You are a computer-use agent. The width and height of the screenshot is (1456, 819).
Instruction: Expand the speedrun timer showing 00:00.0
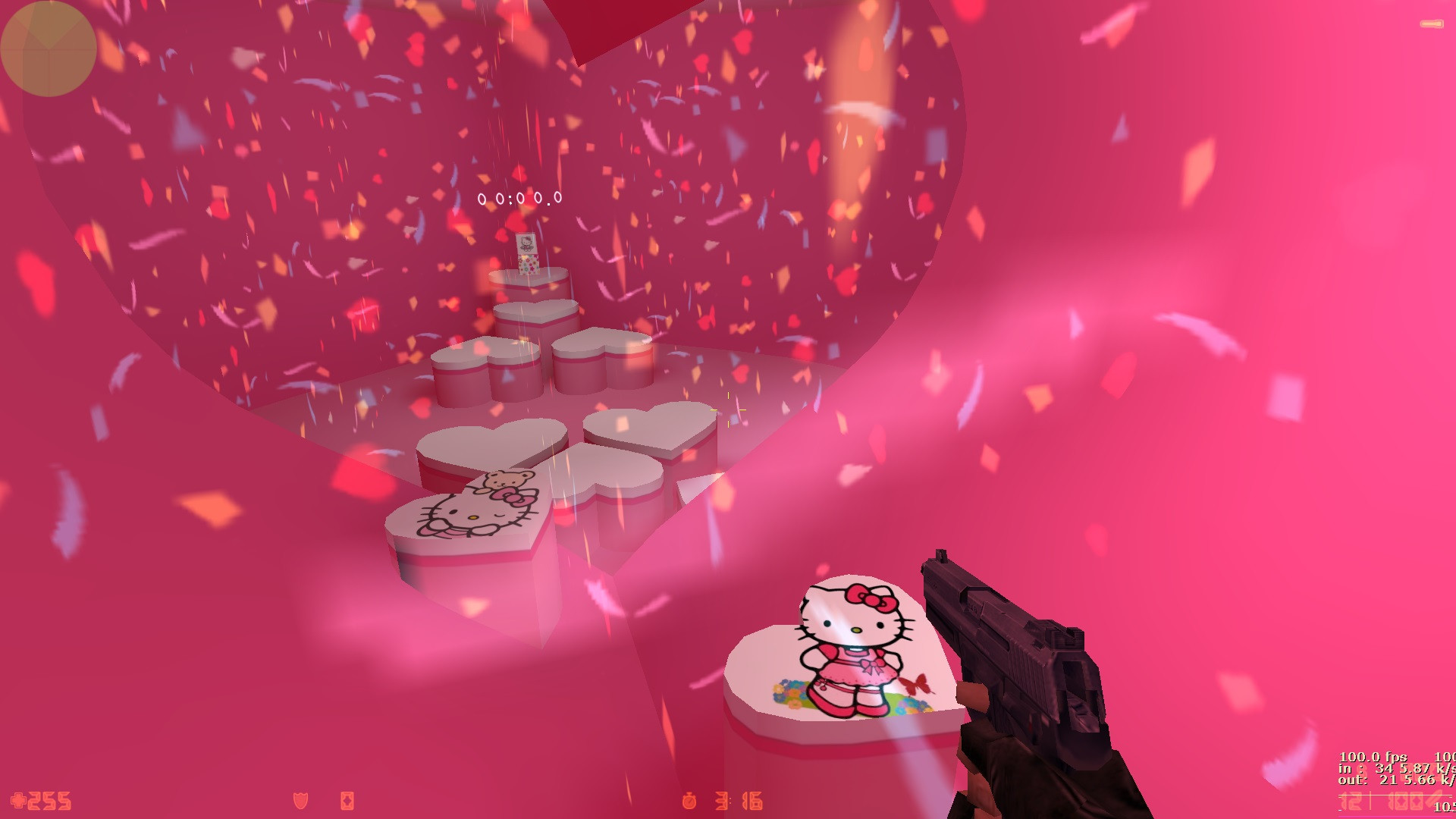pos(519,197)
